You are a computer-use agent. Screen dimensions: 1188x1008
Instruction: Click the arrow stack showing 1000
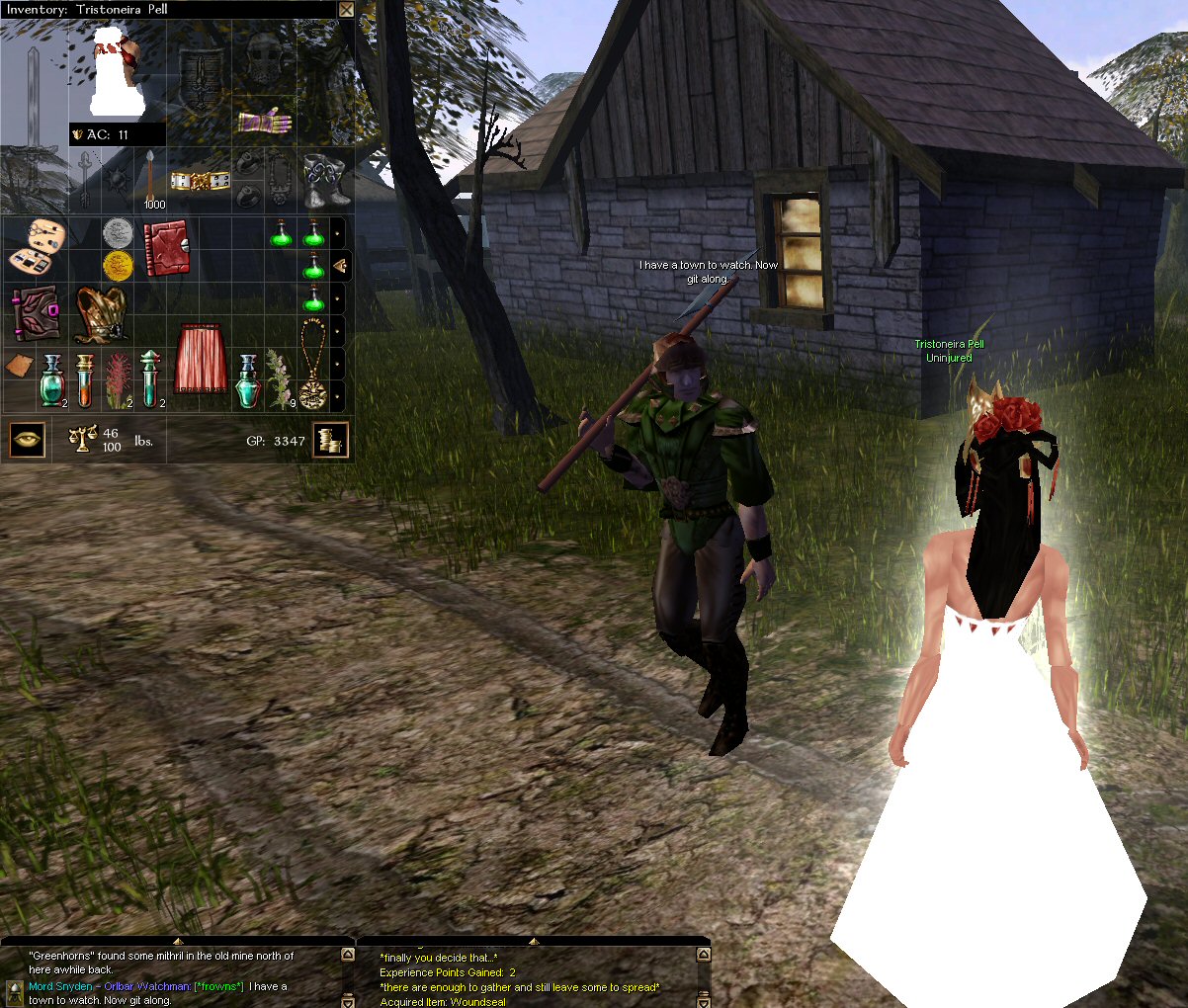click(150, 182)
